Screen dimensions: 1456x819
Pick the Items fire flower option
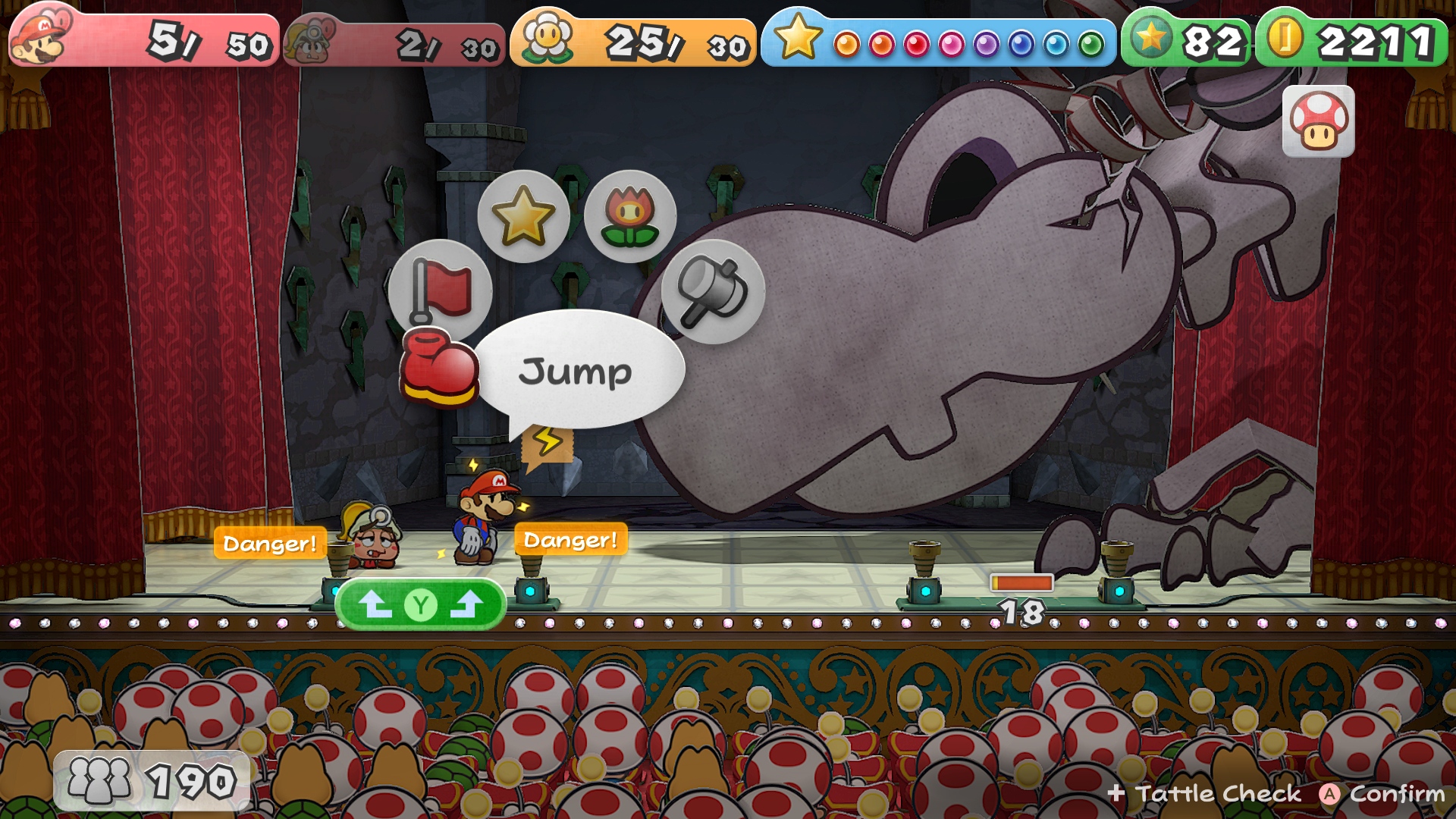(x=629, y=216)
